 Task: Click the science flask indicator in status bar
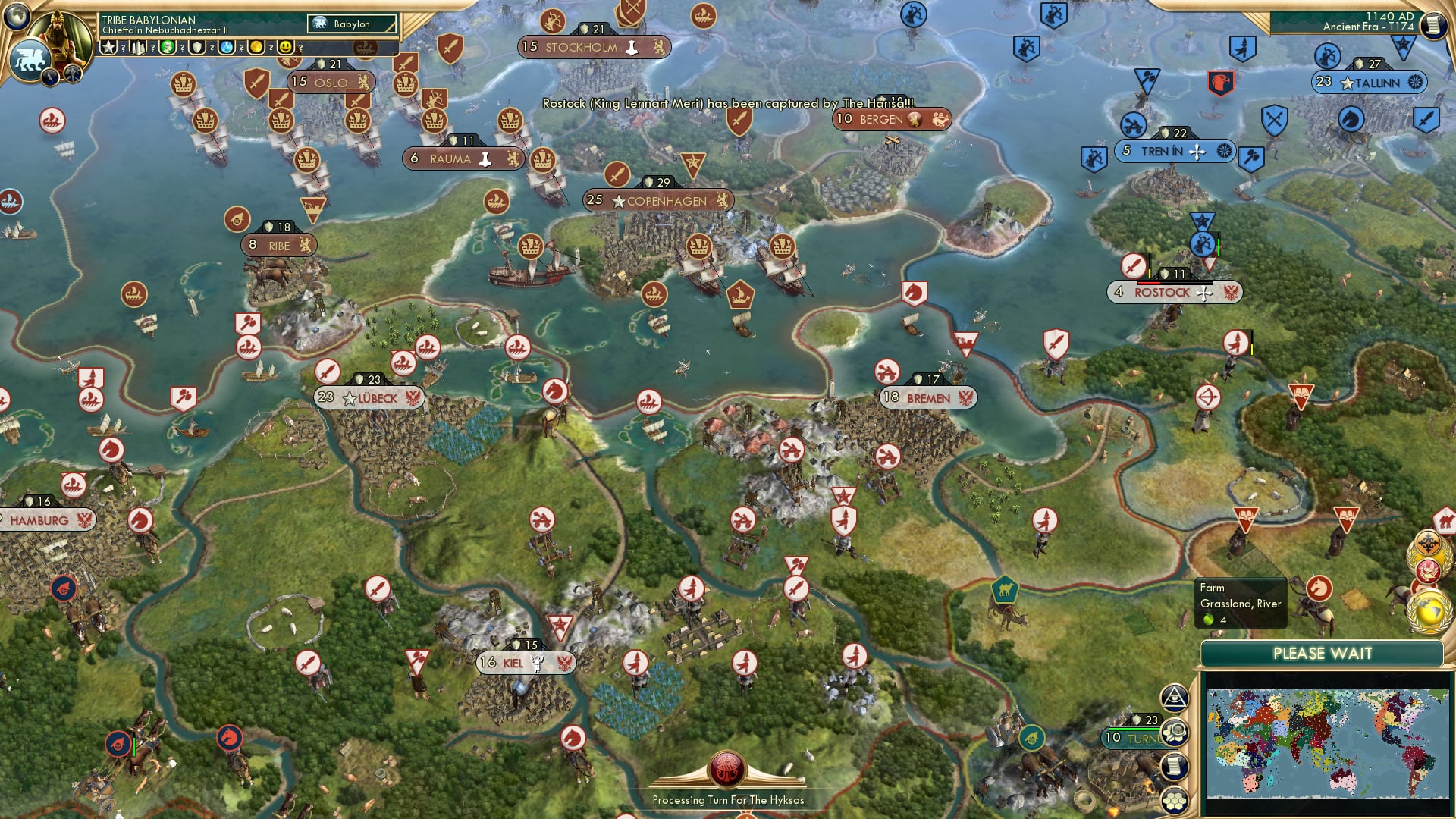[x=224, y=48]
